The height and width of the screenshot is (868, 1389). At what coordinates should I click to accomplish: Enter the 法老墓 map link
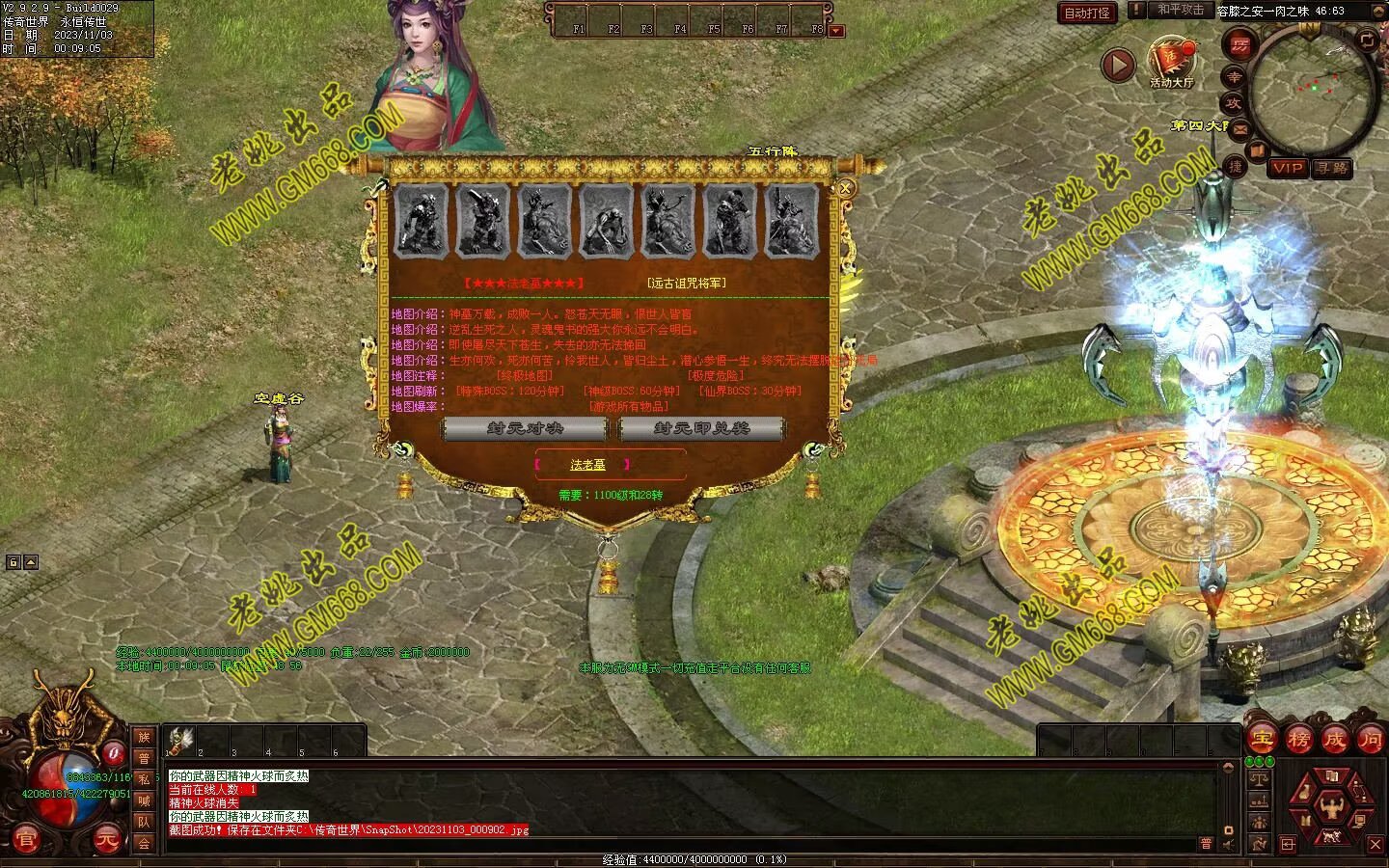tap(587, 465)
